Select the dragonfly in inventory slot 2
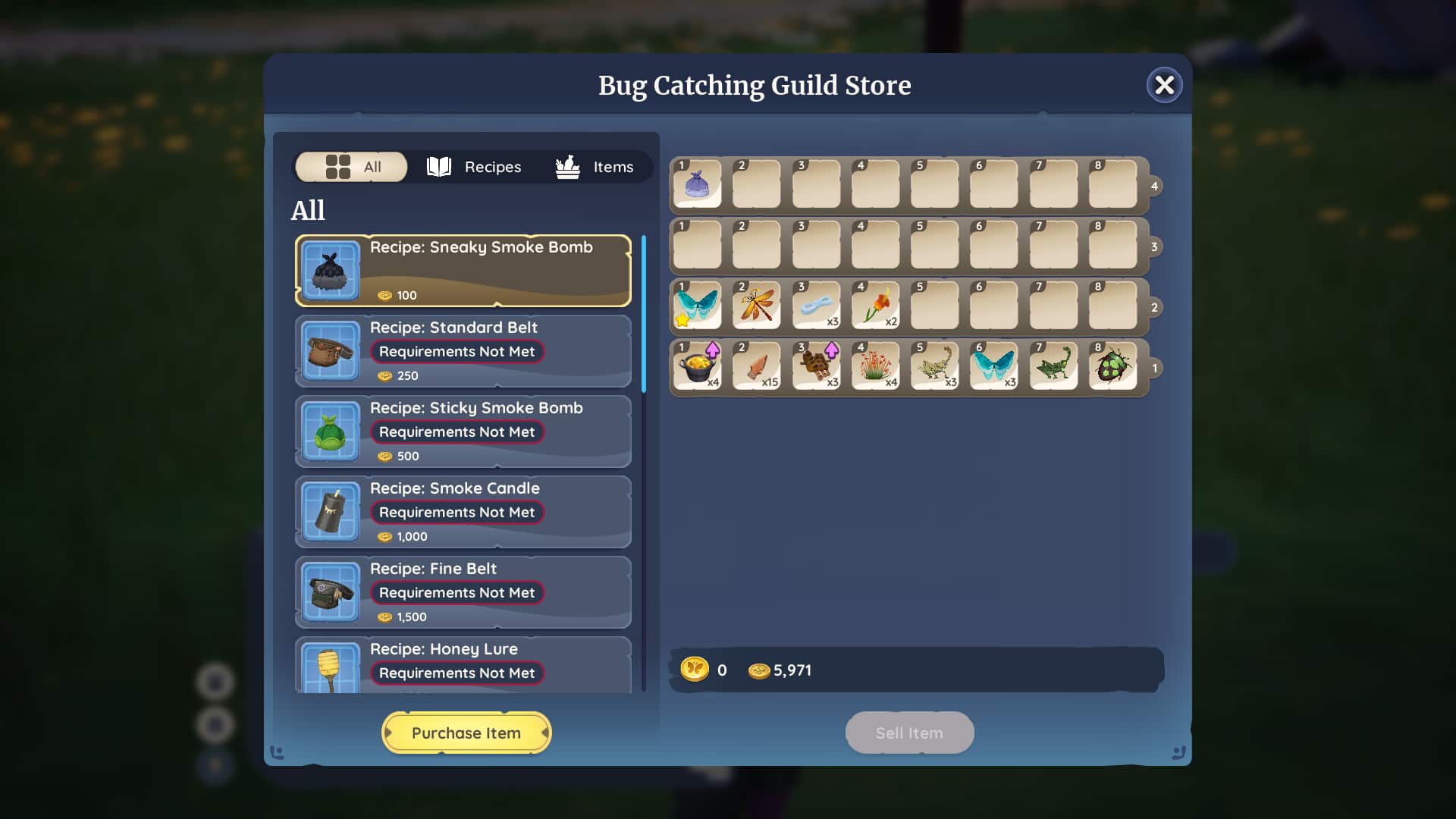 756,306
